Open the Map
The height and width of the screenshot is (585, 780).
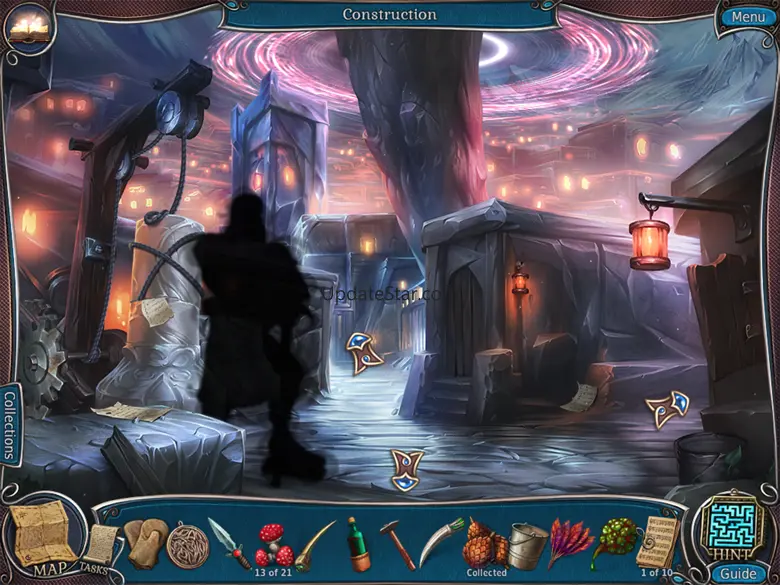pyautogui.click(x=42, y=533)
